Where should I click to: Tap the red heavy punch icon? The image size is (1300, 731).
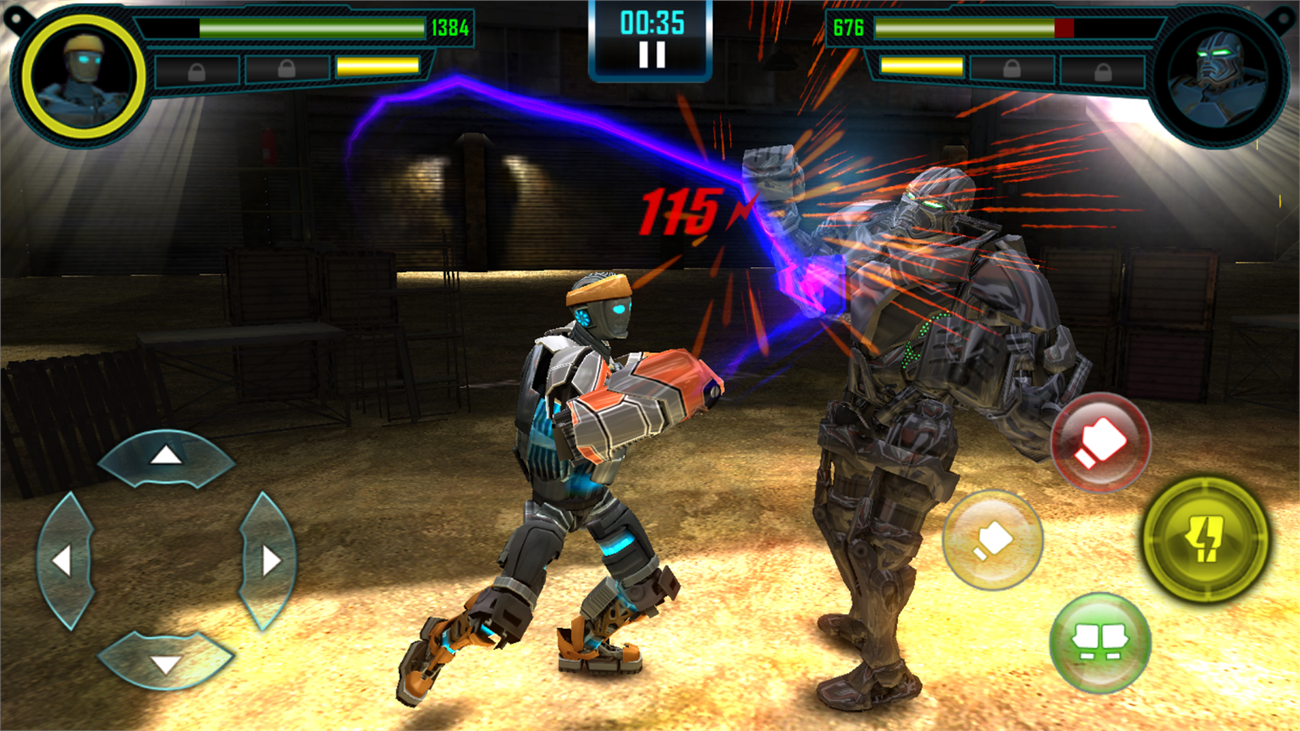[1099, 445]
